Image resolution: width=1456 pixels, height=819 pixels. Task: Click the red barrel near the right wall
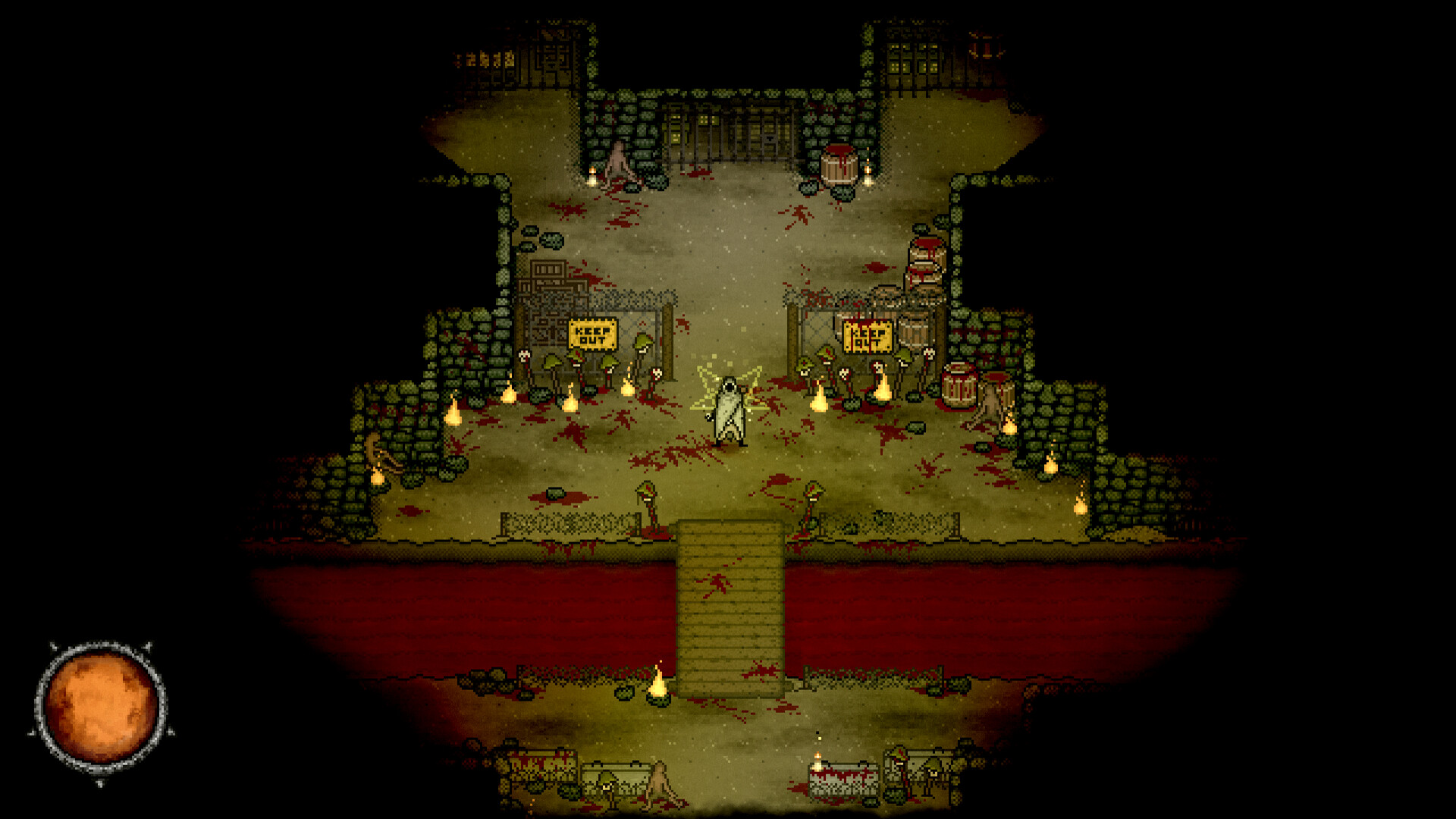coord(960,388)
